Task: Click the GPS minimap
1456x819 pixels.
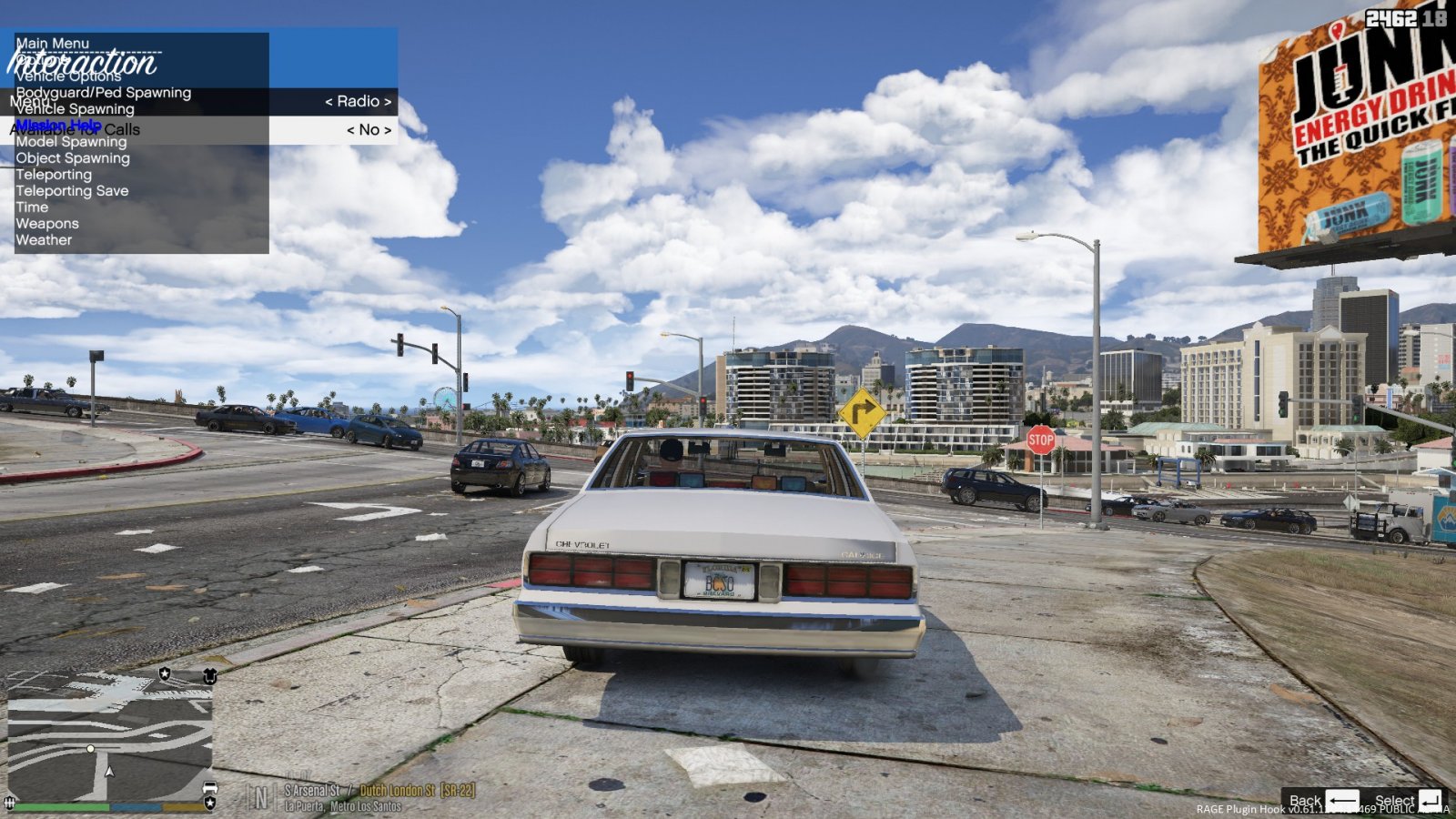Action: click(110, 735)
